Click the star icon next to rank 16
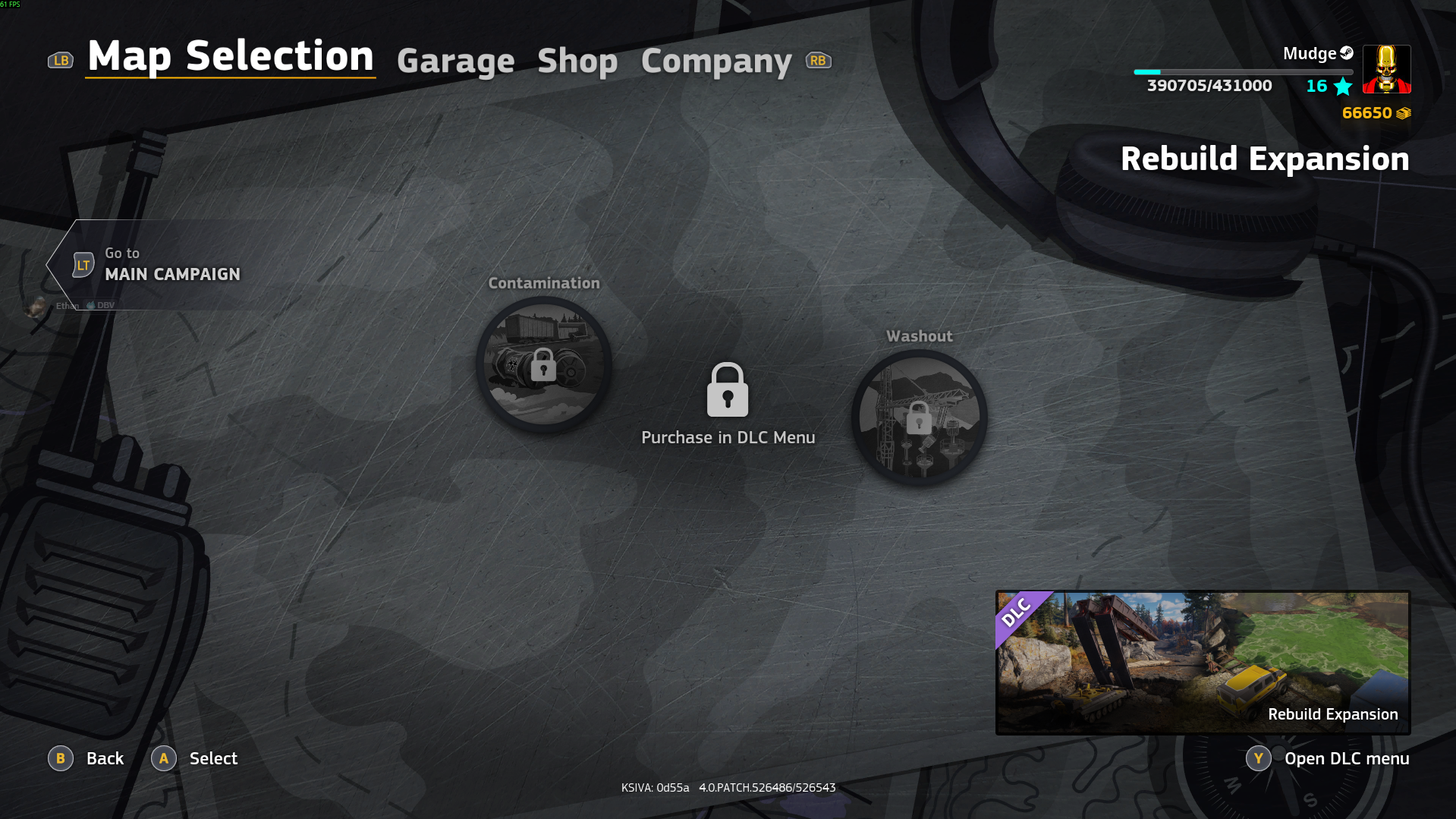The width and height of the screenshot is (1456, 819). coord(1341,87)
